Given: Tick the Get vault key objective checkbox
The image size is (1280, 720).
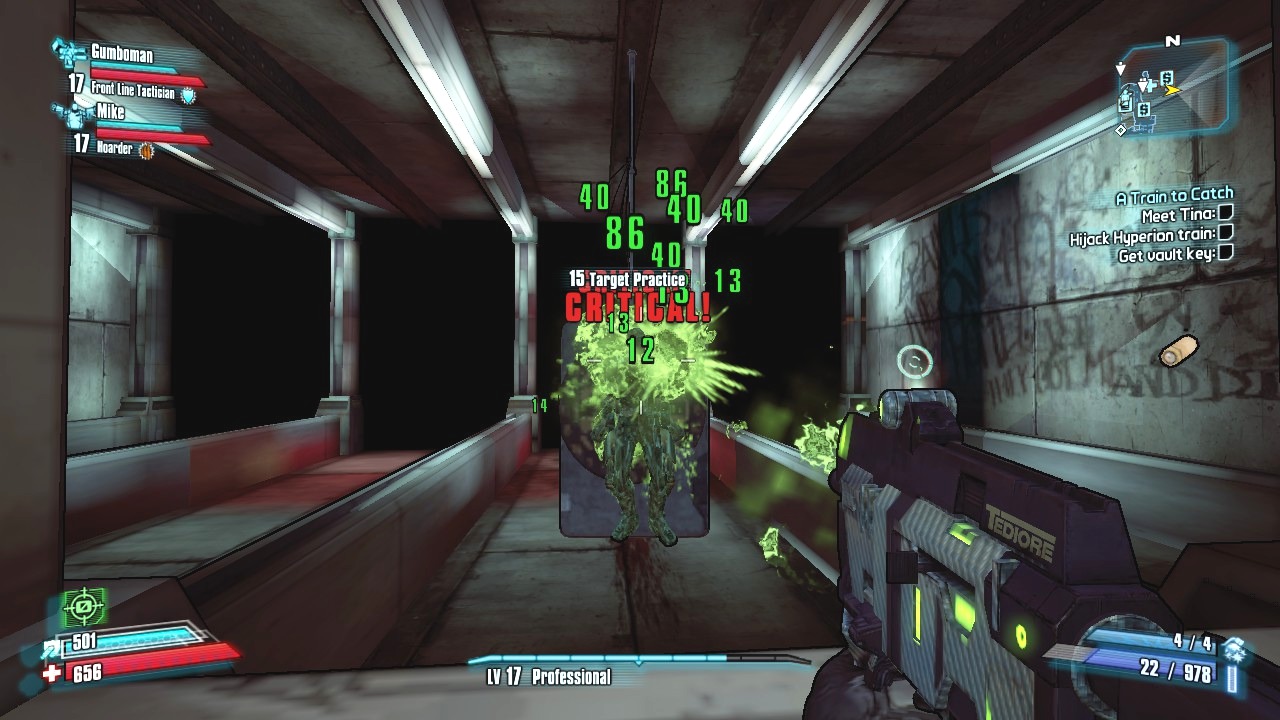Looking at the screenshot, I should tap(1226, 253).
